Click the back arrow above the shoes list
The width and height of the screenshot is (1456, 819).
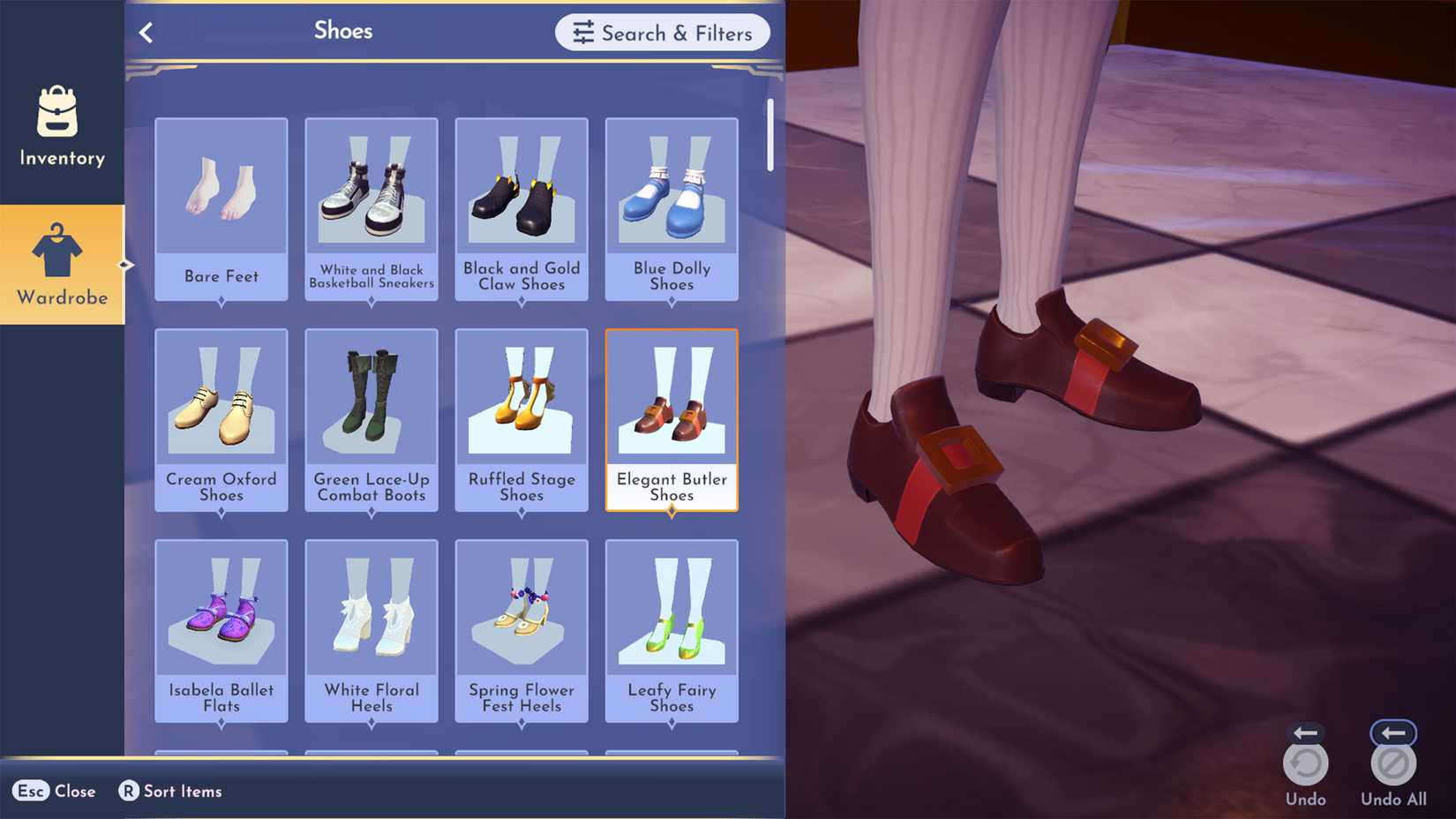146,32
